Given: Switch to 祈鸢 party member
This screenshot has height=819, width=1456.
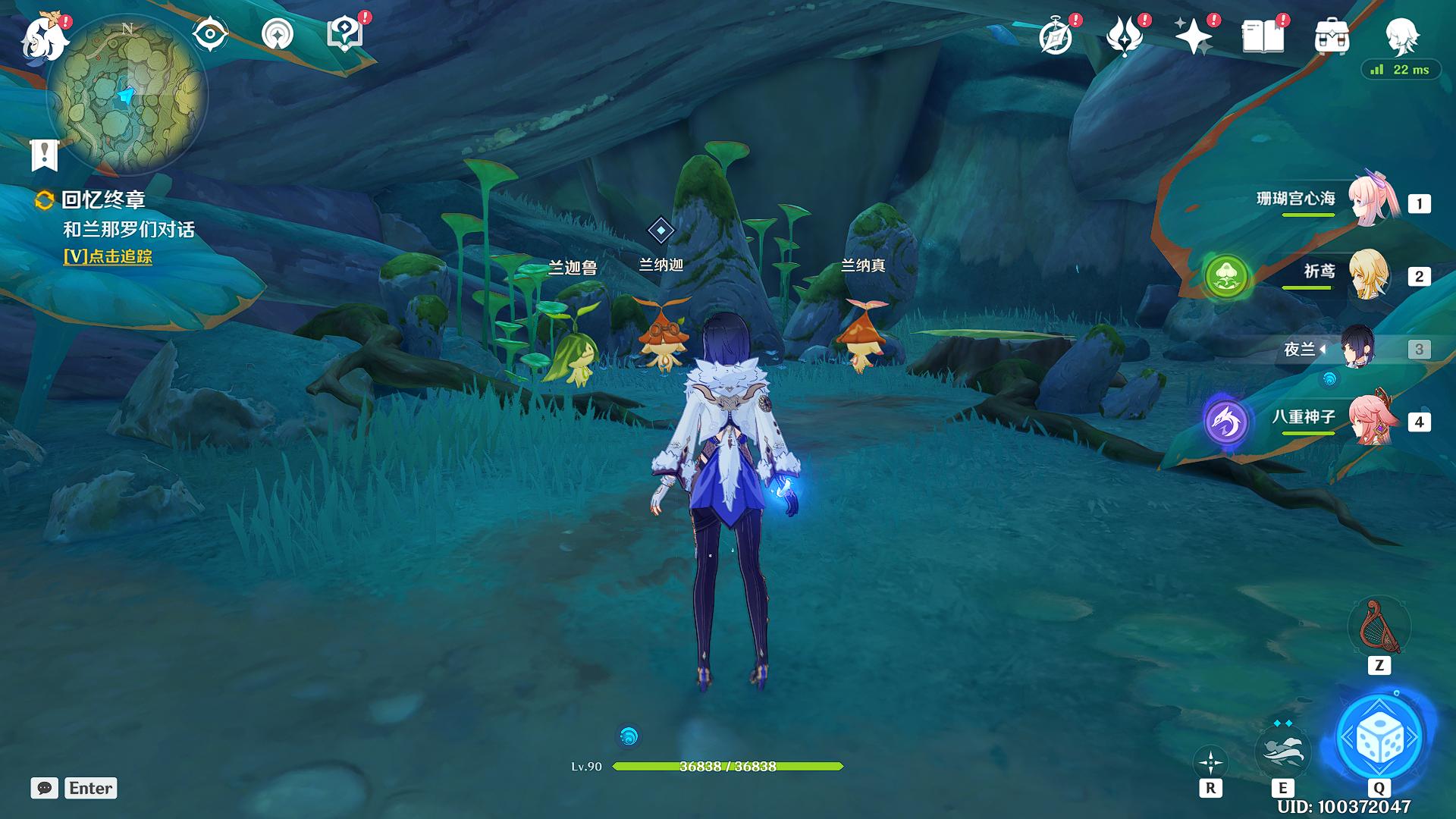Looking at the screenshot, I should pyautogui.click(x=1369, y=275).
